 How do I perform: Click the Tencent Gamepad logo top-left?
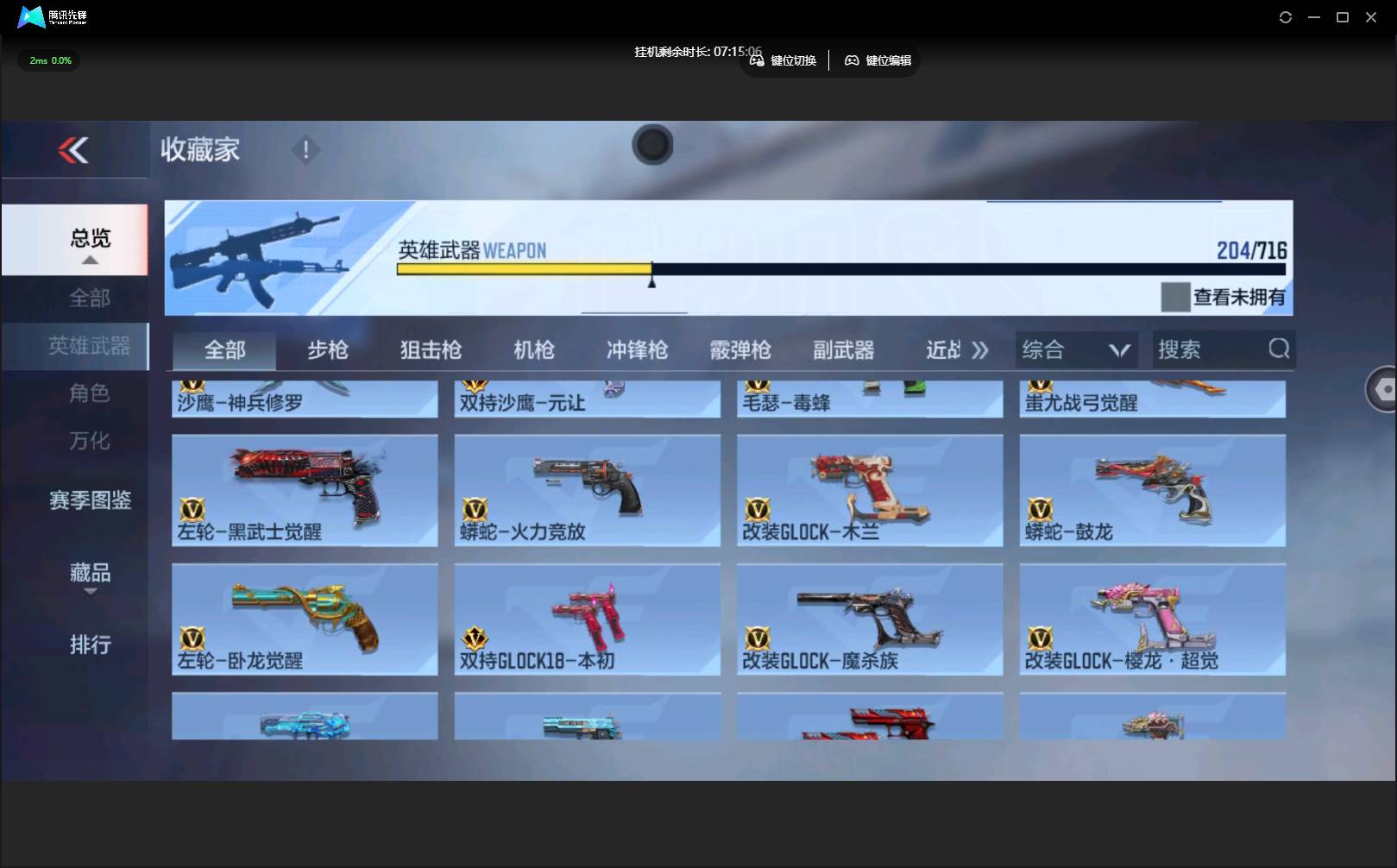click(33, 16)
